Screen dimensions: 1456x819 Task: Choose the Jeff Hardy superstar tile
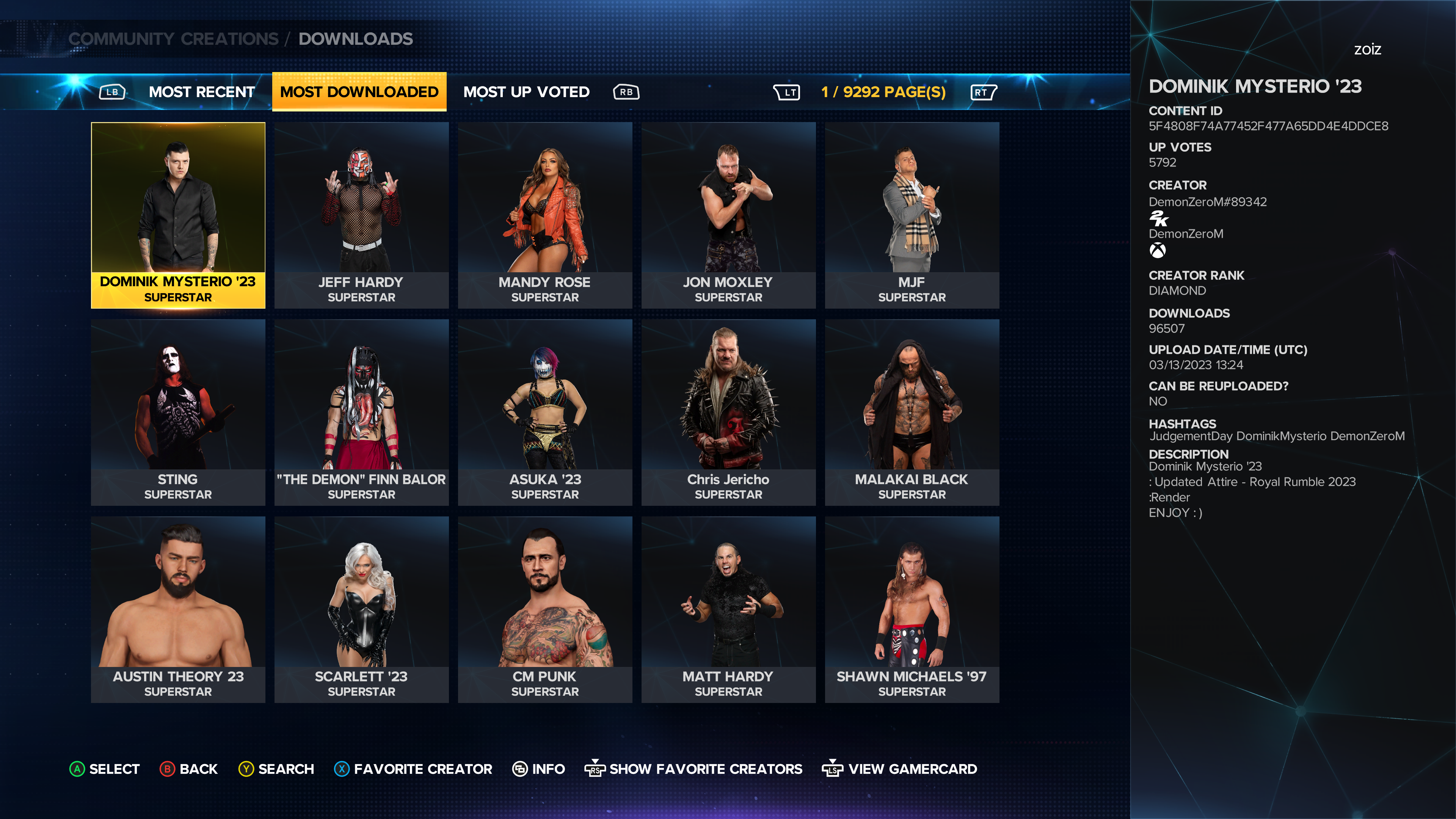point(361,215)
